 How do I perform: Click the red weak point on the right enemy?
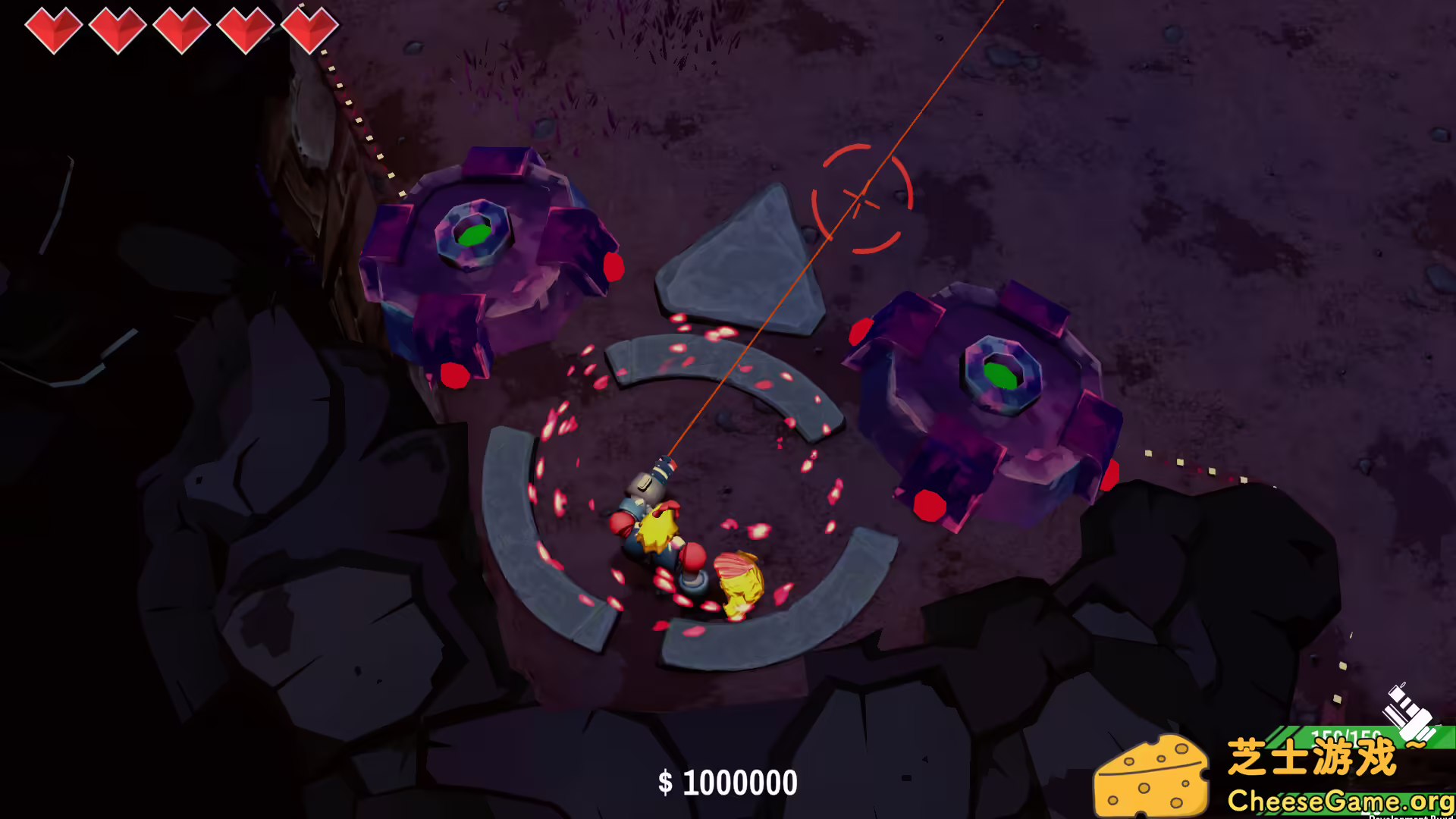point(929,500)
